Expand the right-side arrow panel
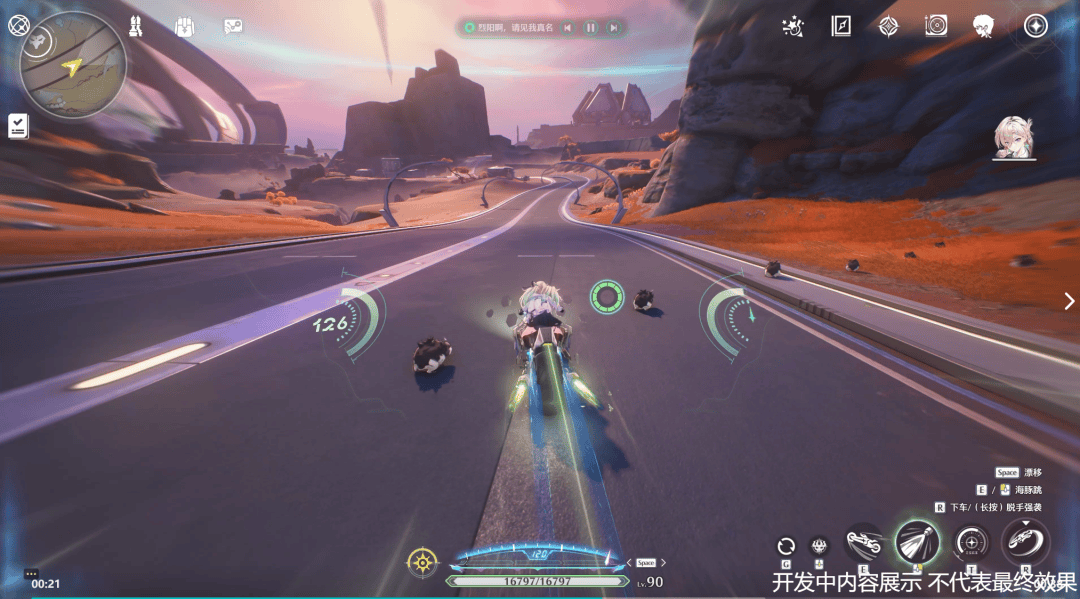This screenshot has height=599, width=1080. 1069,300
